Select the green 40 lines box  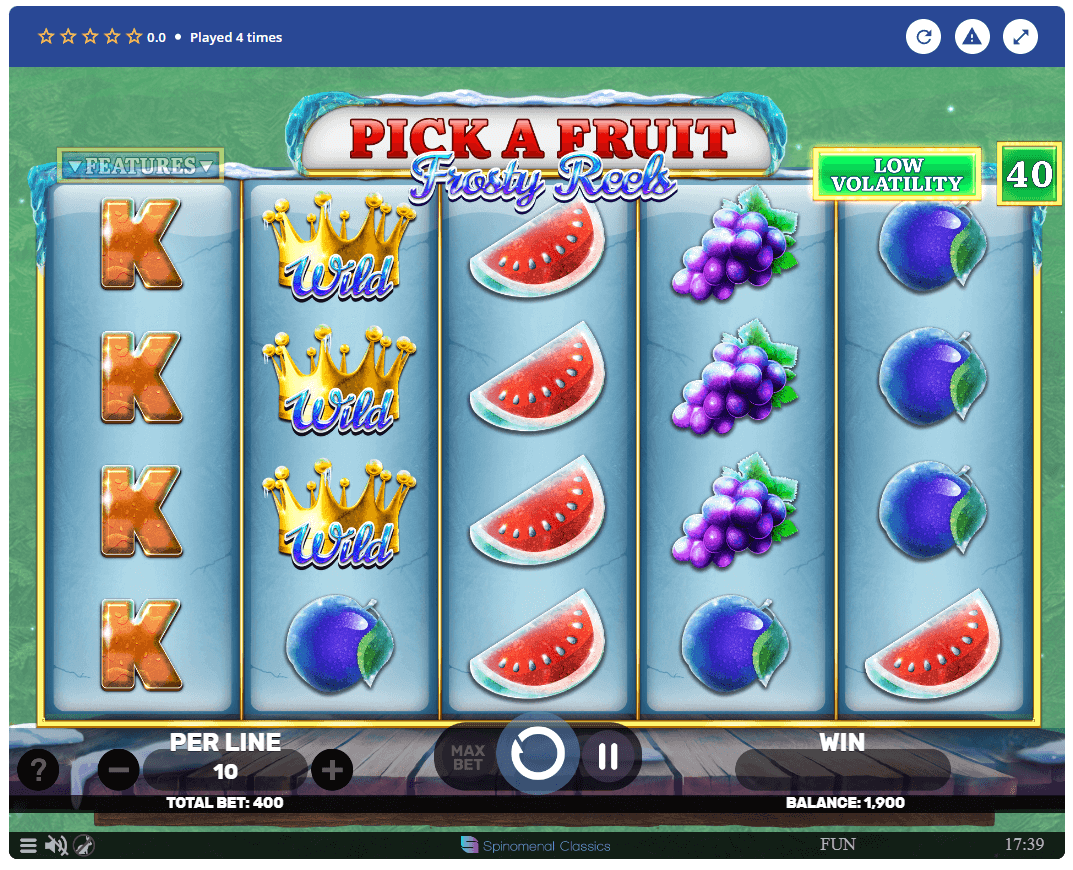point(1029,174)
